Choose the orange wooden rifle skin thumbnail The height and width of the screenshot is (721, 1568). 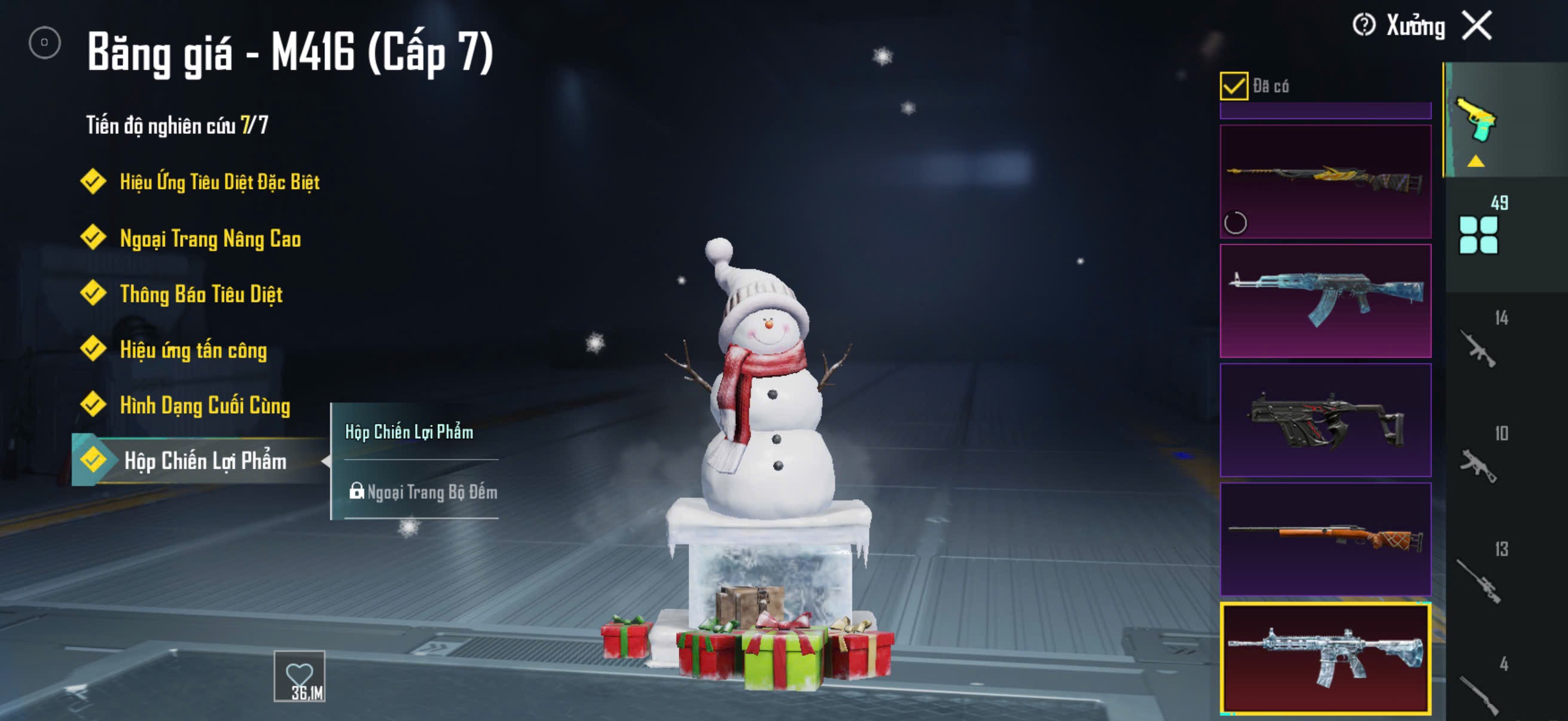tap(1325, 539)
